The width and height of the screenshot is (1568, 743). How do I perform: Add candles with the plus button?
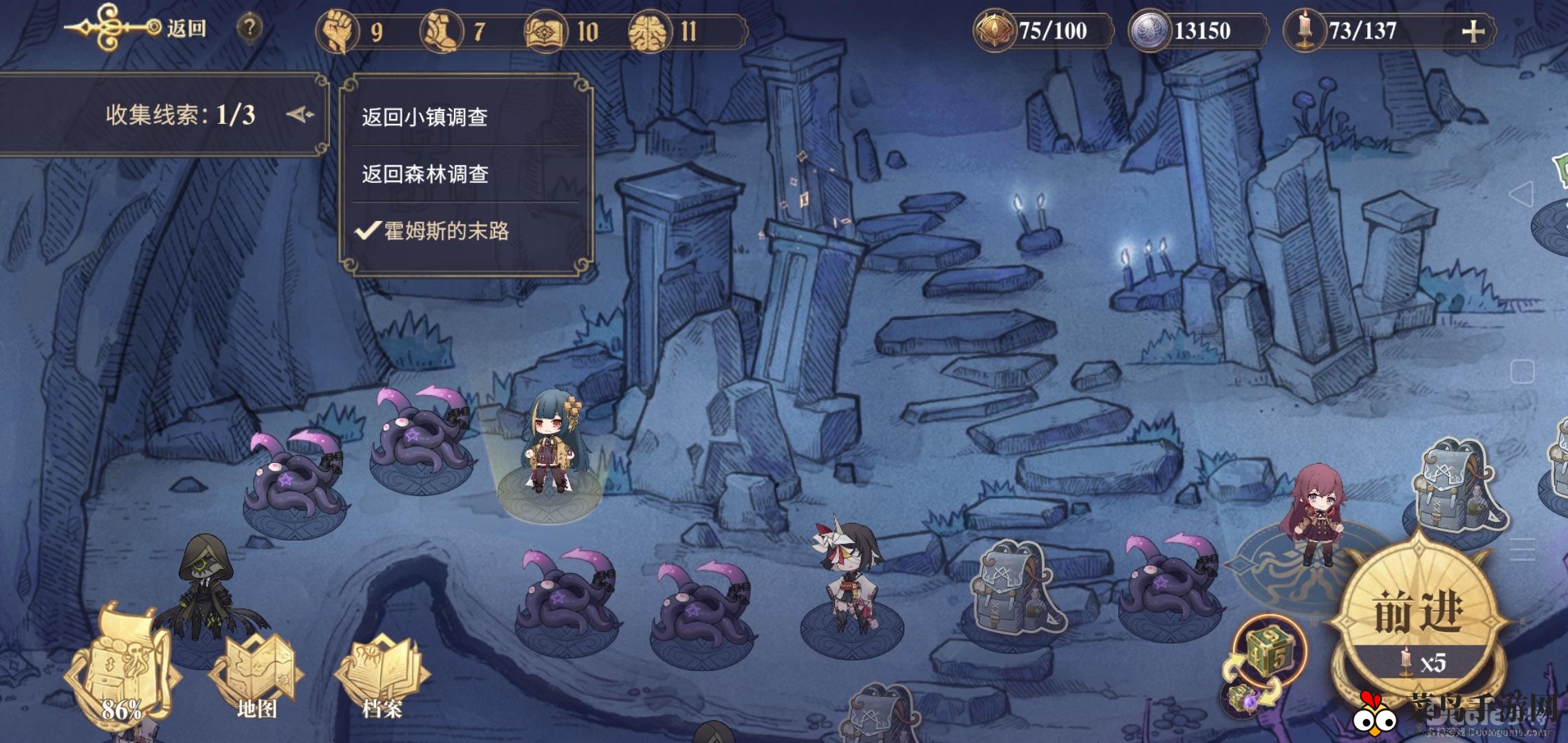click(x=1472, y=32)
